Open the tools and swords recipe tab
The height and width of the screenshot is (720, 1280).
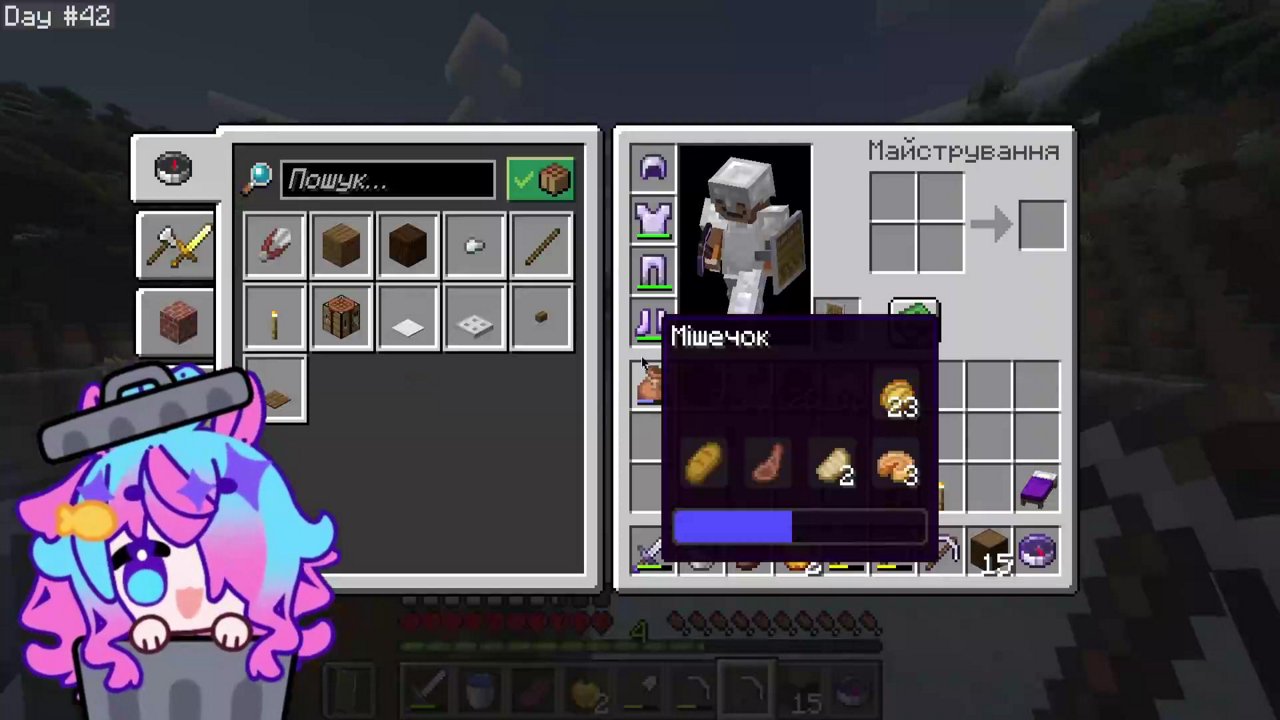(x=175, y=247)
